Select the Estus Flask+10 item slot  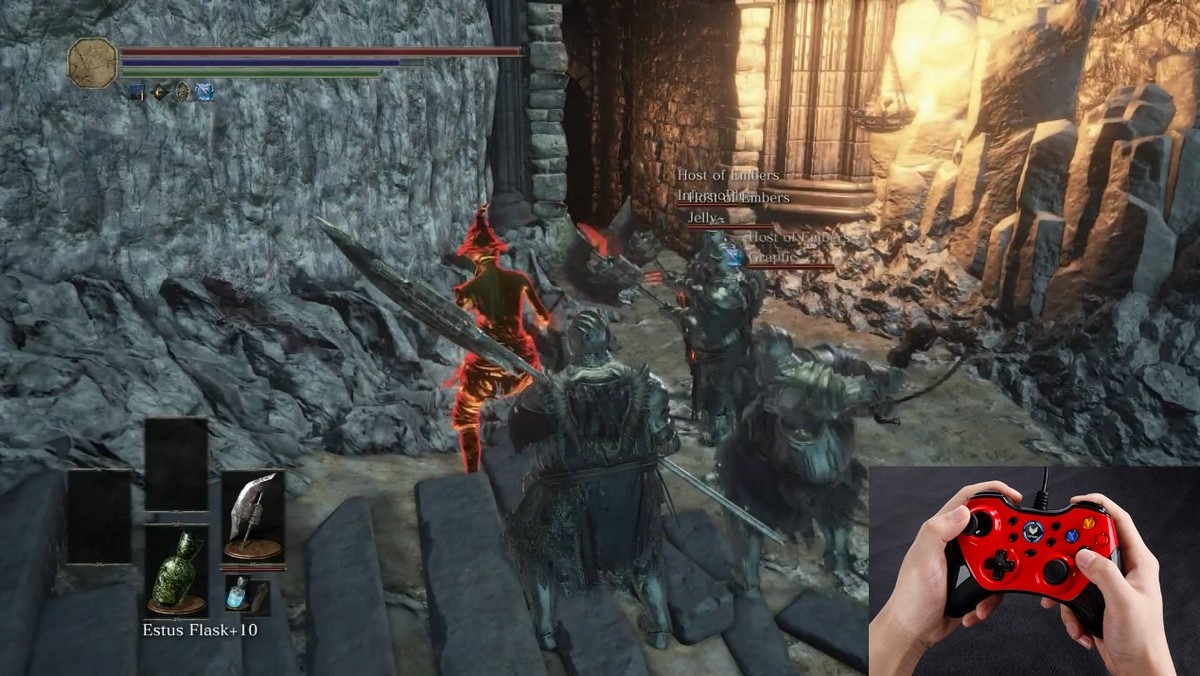(176, 570)
